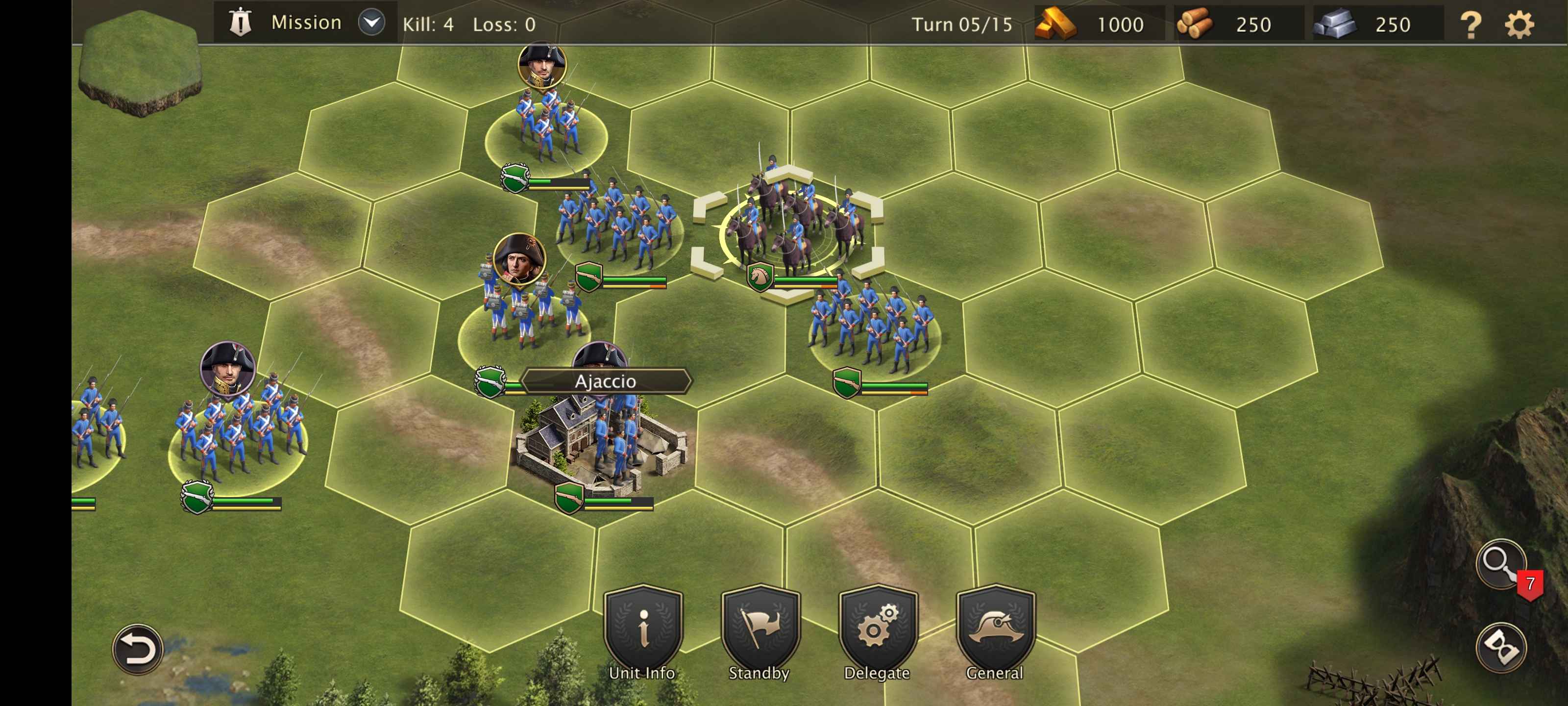1568x706 pixels.
Task: Click the undo arrow button
Action: [x=138, y=649]
